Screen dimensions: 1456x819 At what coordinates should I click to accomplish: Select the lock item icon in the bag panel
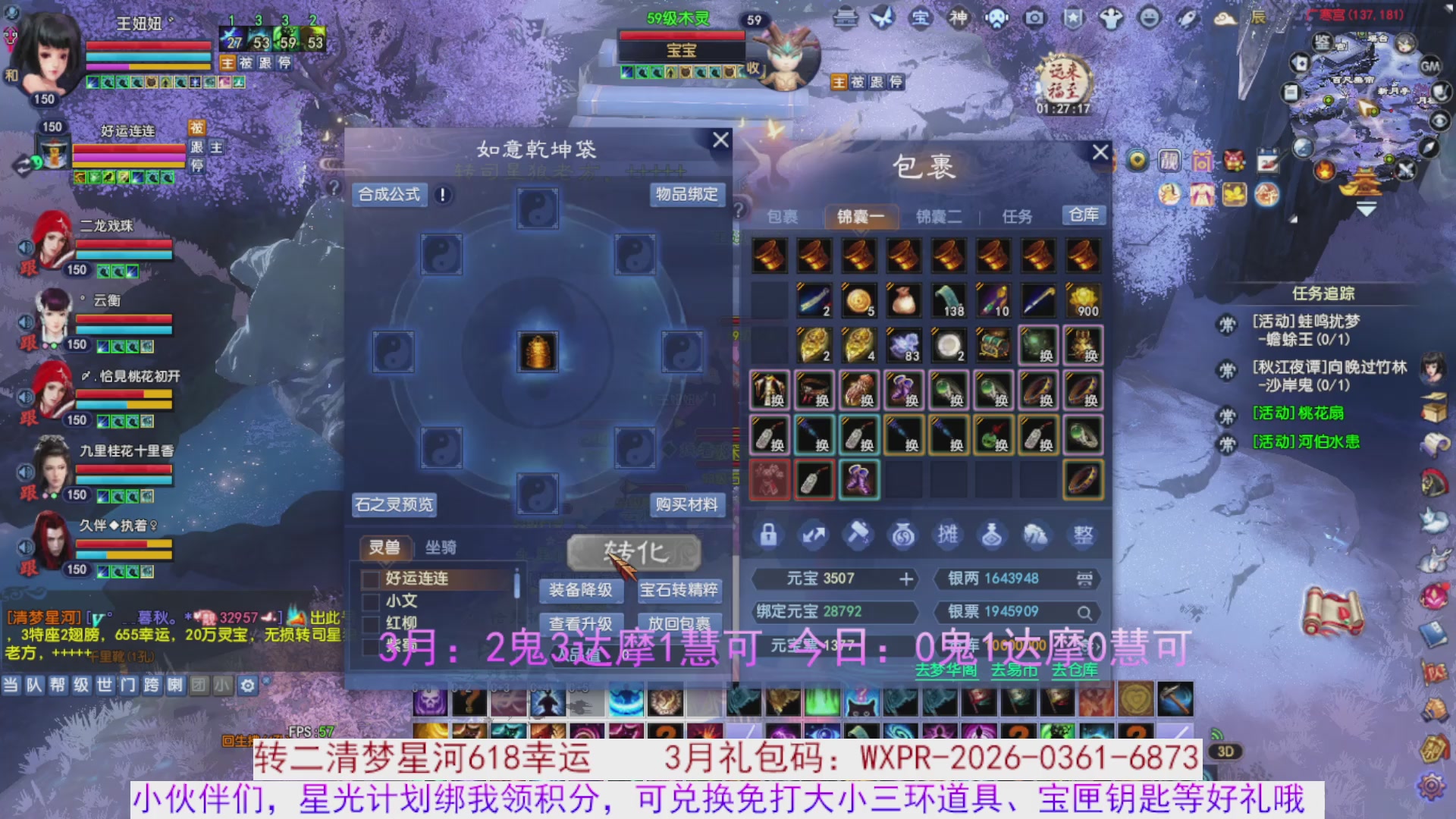point(768,535)
